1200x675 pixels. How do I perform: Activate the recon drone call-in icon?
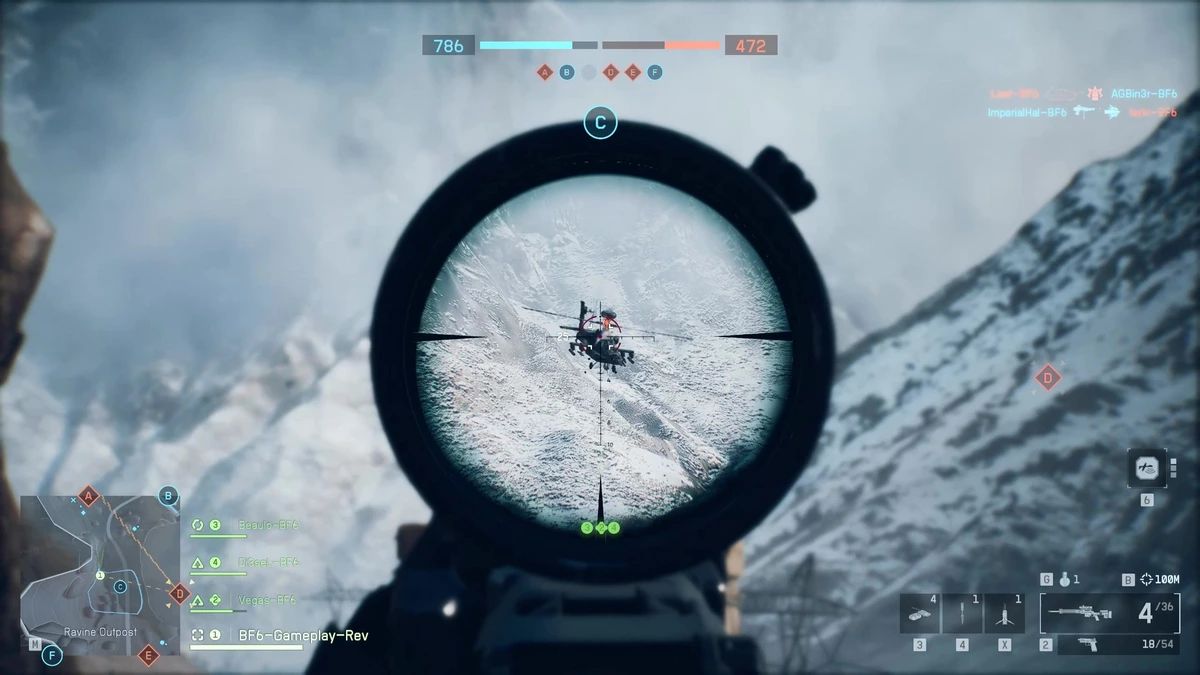(1146, 468)
